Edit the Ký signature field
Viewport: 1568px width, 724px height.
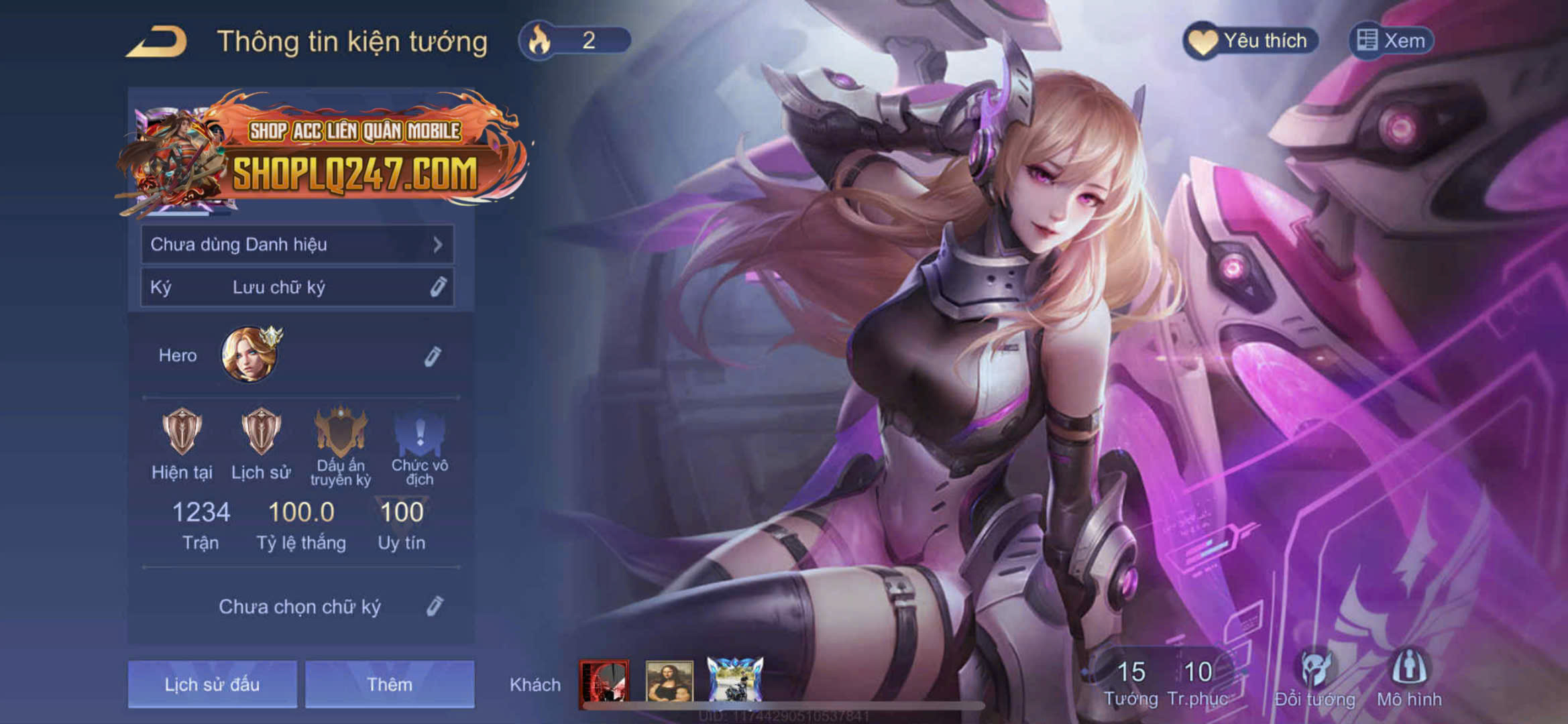coord(437,288)
